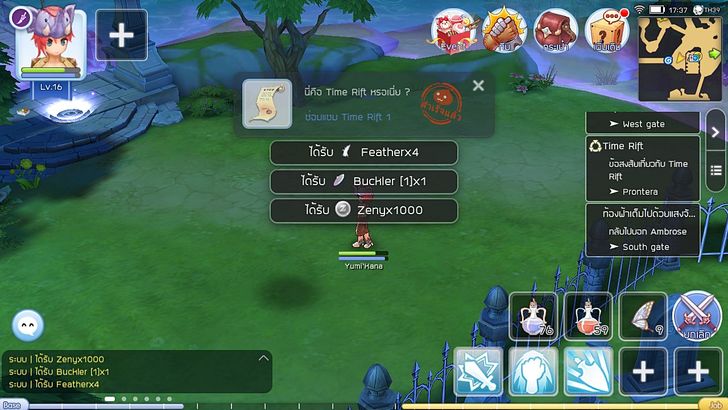The width and height of the screenshot is (728, 410).
Task: Tap the crossed swords auto-battle button
Action: [696, 317]
